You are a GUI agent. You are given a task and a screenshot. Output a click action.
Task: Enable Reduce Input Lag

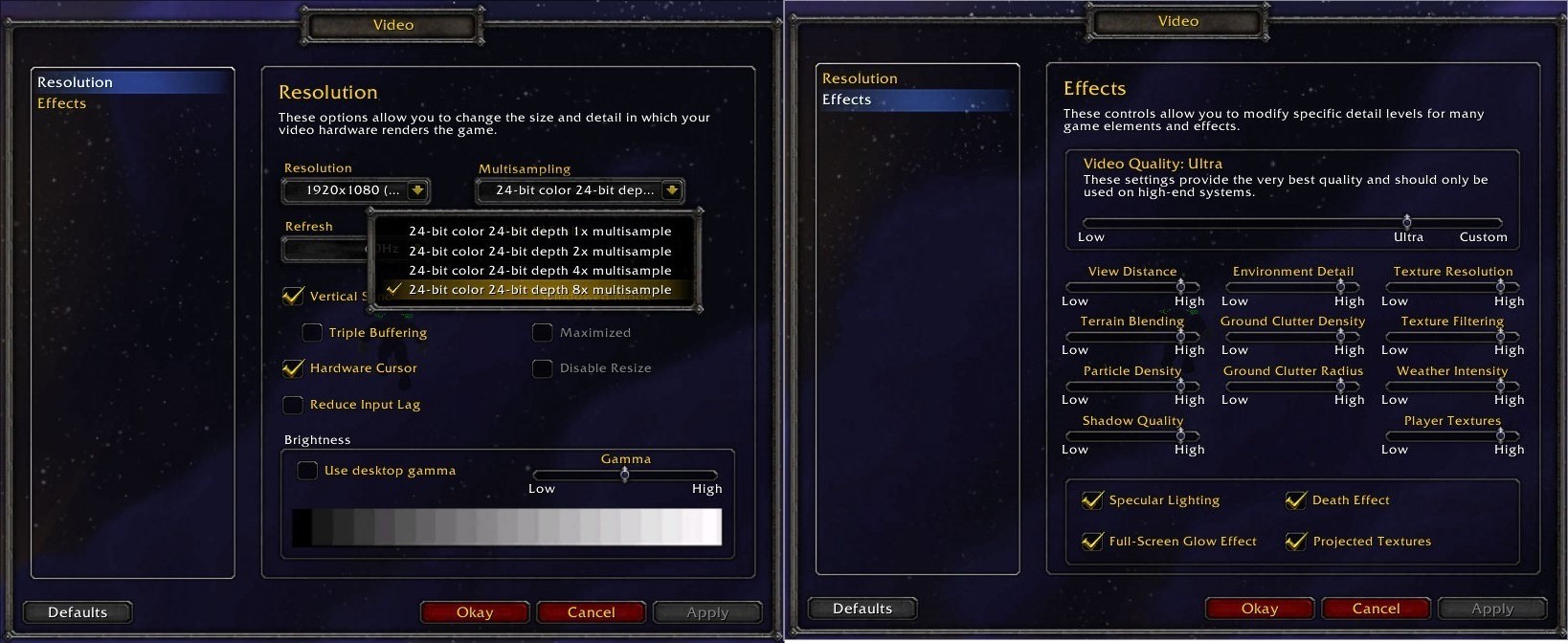293,405
